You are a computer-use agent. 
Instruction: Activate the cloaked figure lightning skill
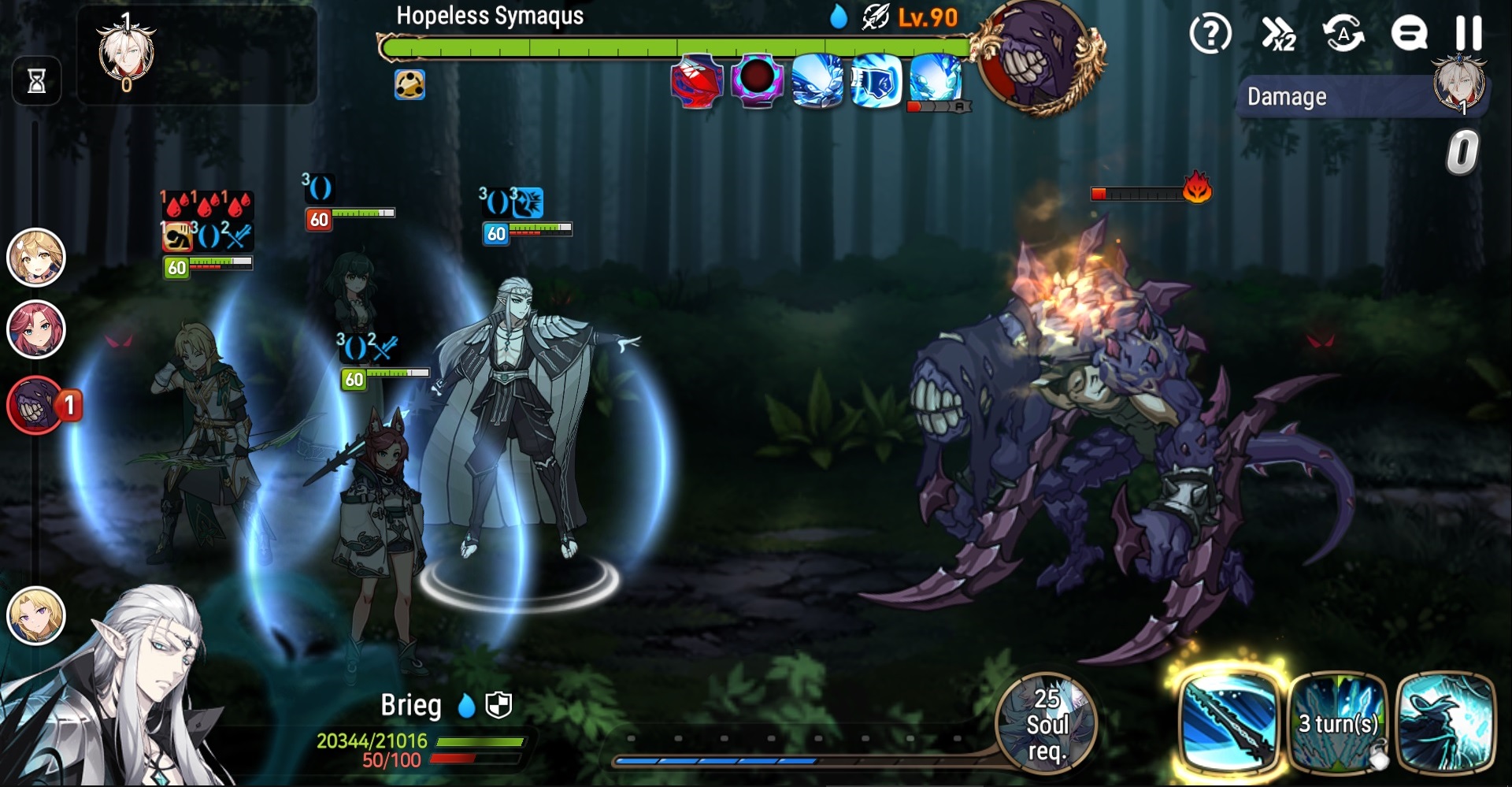(x=1446, y=721)
